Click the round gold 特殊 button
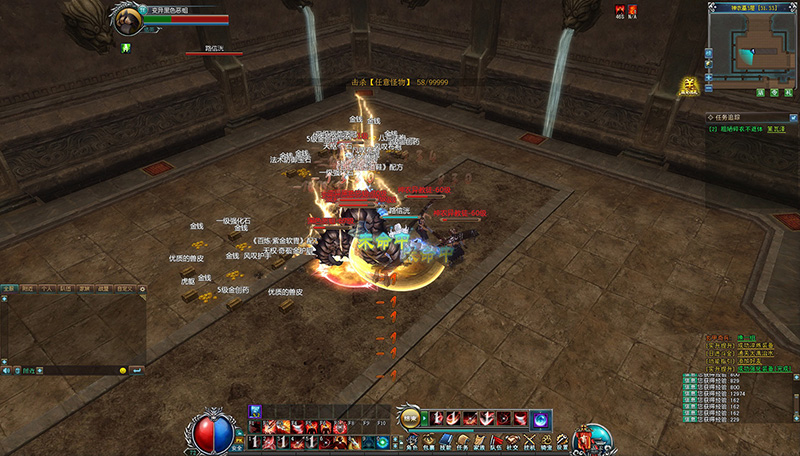 410,418
